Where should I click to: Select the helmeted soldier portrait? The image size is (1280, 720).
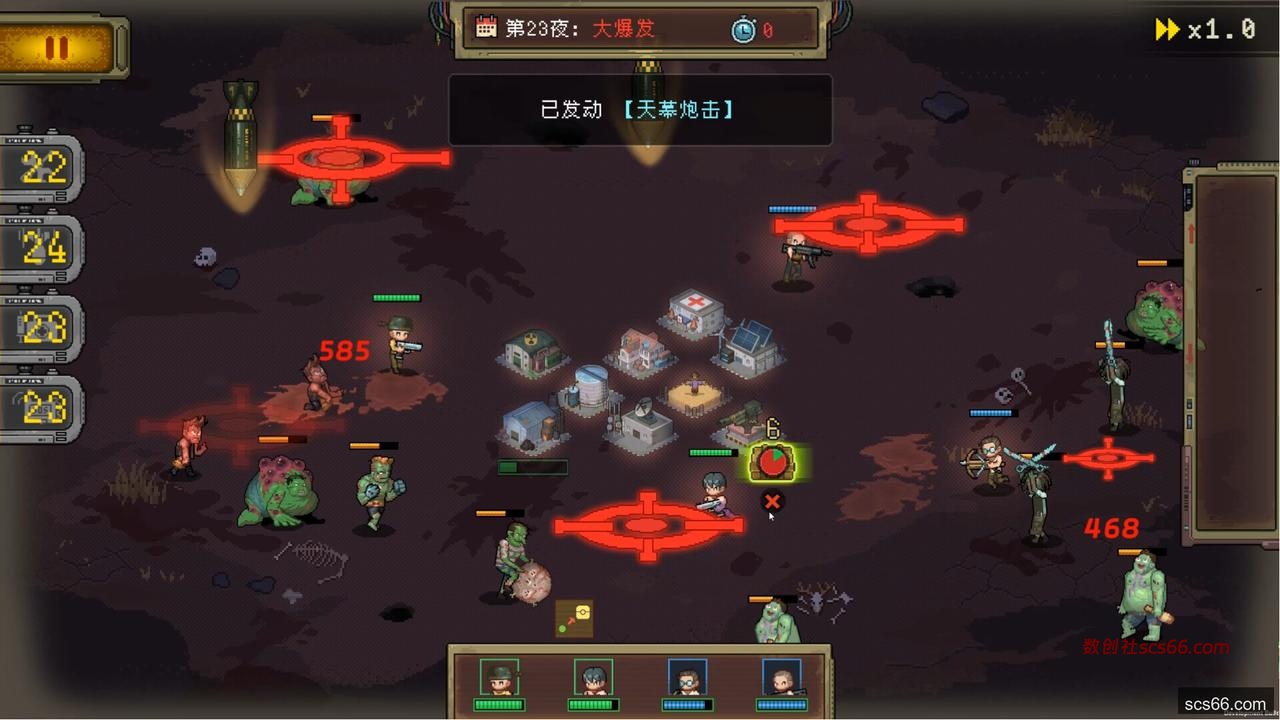(x=498, y=677)
